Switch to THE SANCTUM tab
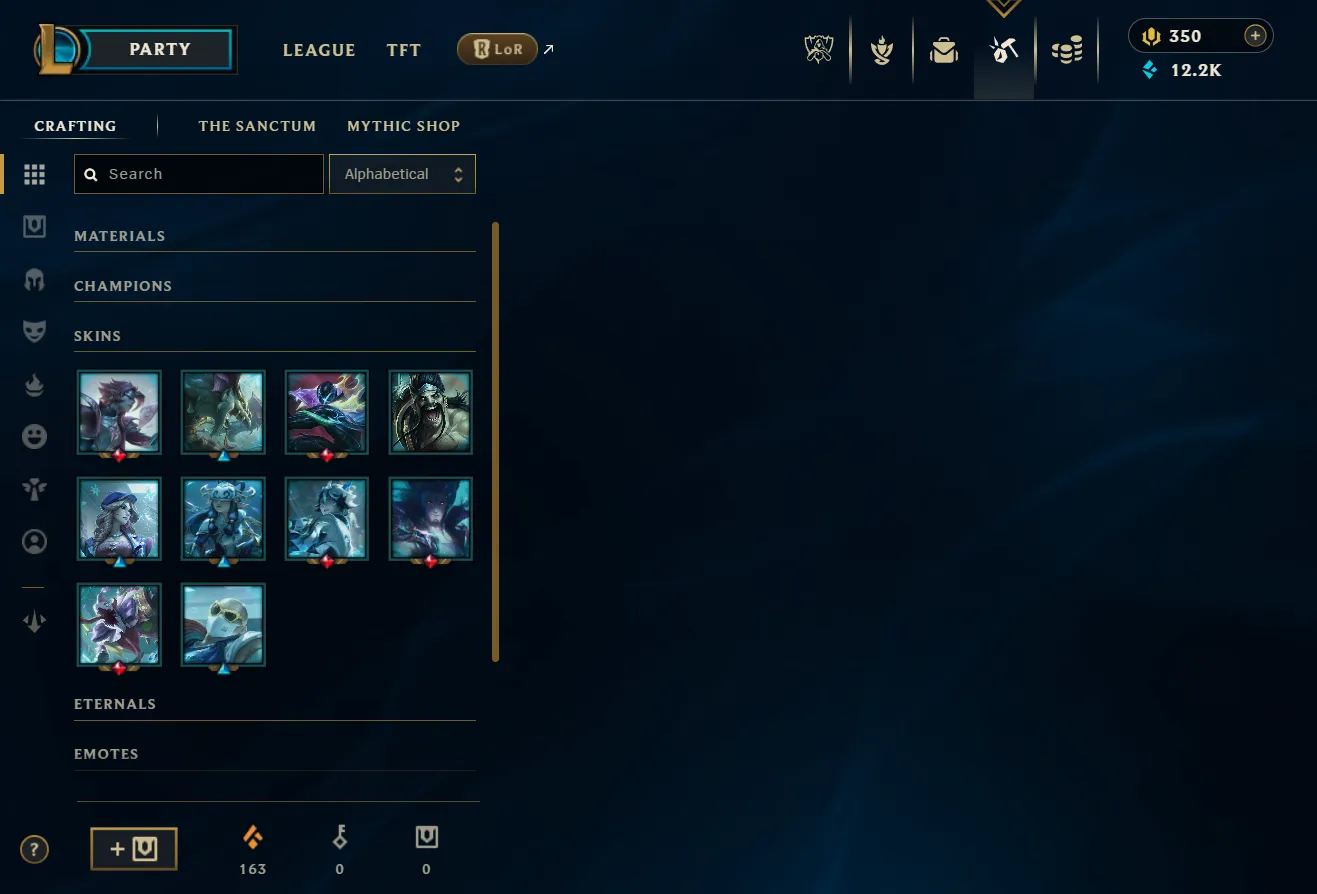1317x894 pixels. (x=257, y=126)
